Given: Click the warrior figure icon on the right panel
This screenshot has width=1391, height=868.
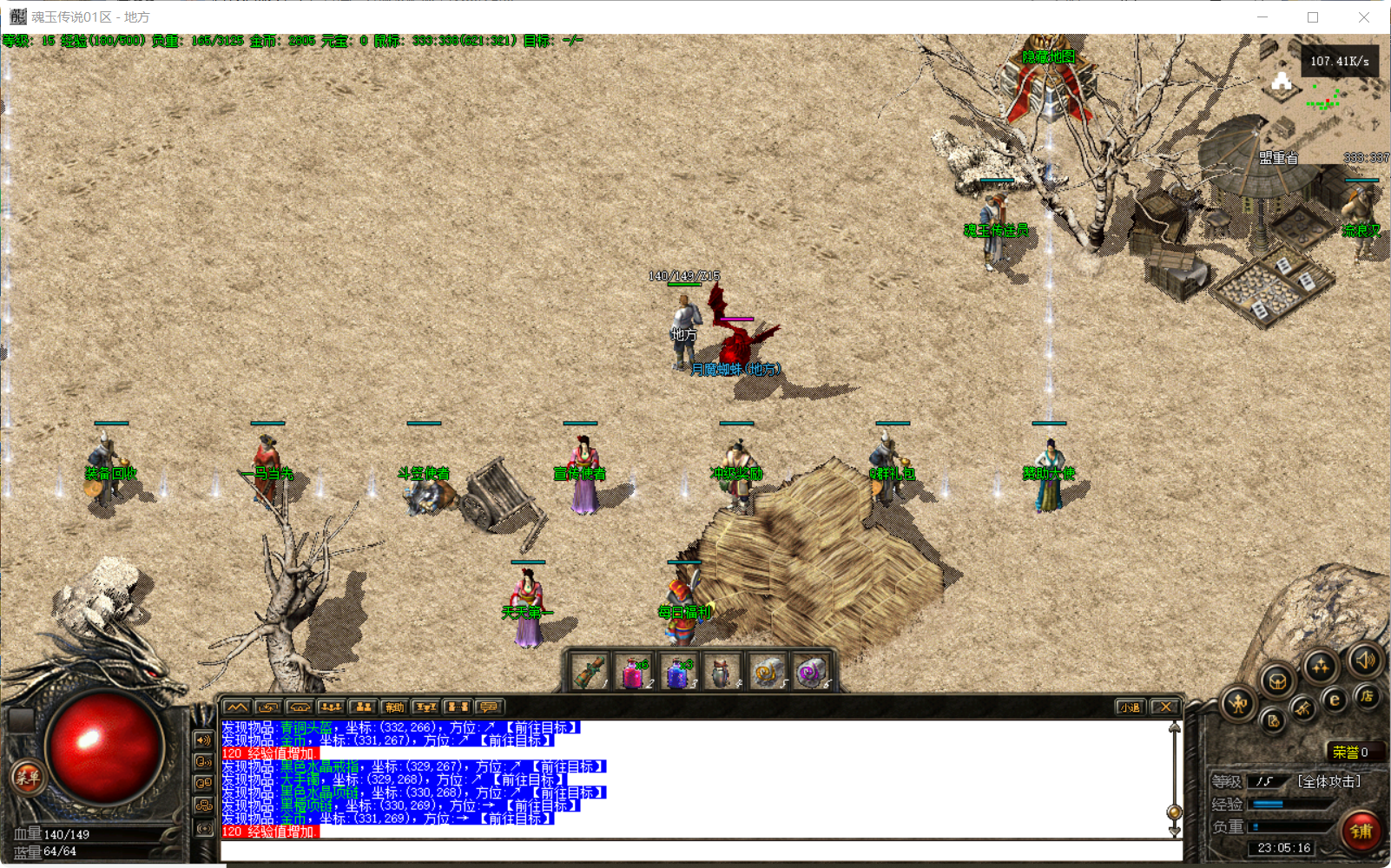Looking at the screenshot, I should [x=1240, y=703].
